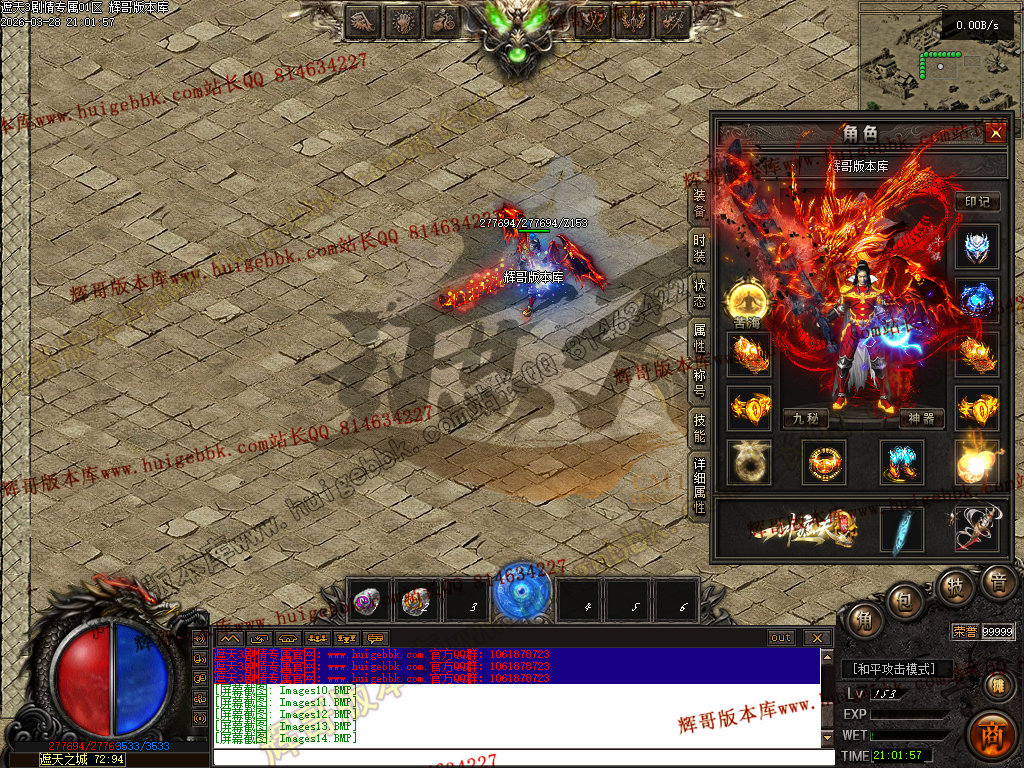Click the chat text input field
This screenshot has width=1024, height=768.
point(520,757)
